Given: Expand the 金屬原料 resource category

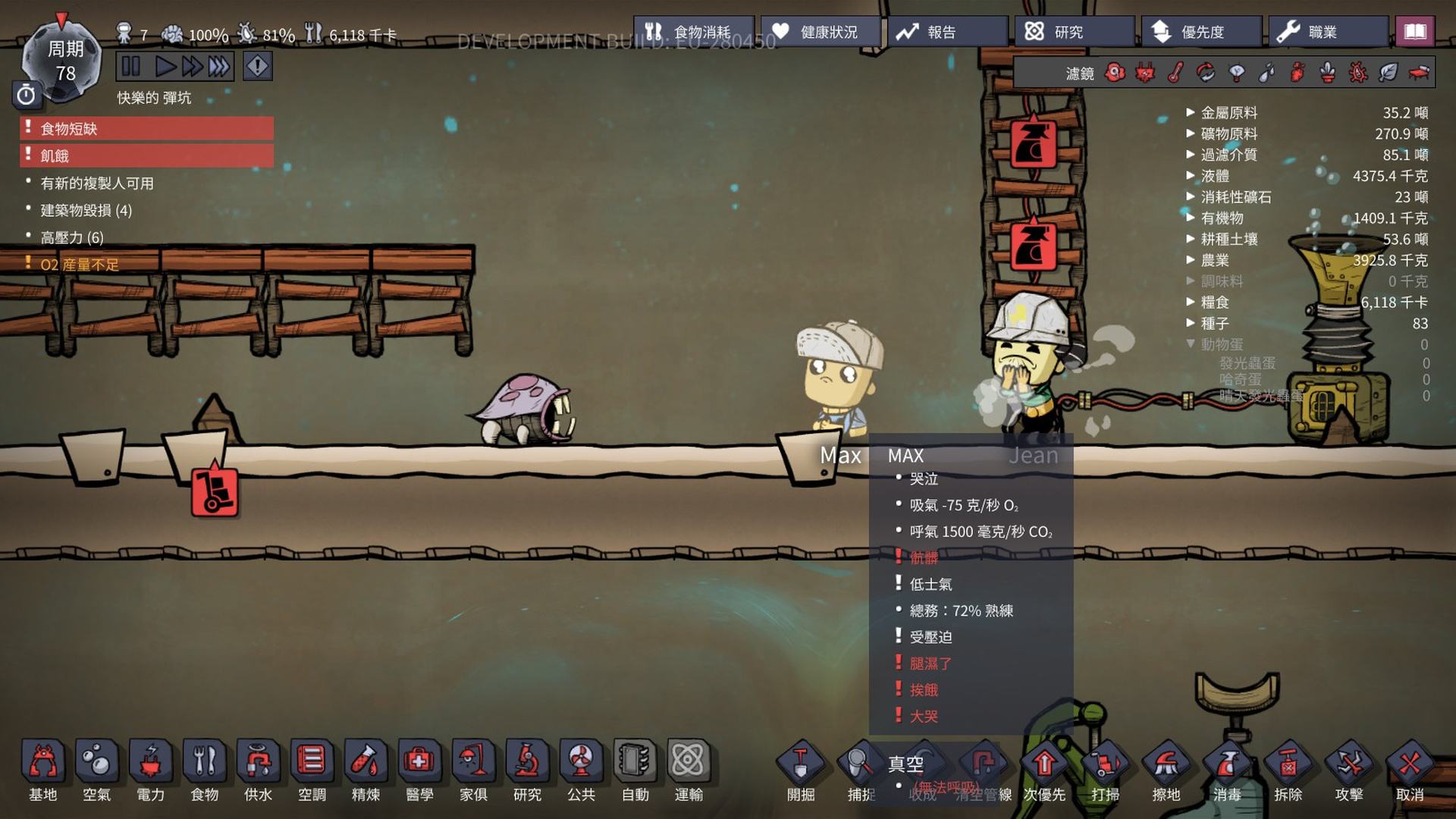Looking at the screenshot, I should tap(1192, 112).
